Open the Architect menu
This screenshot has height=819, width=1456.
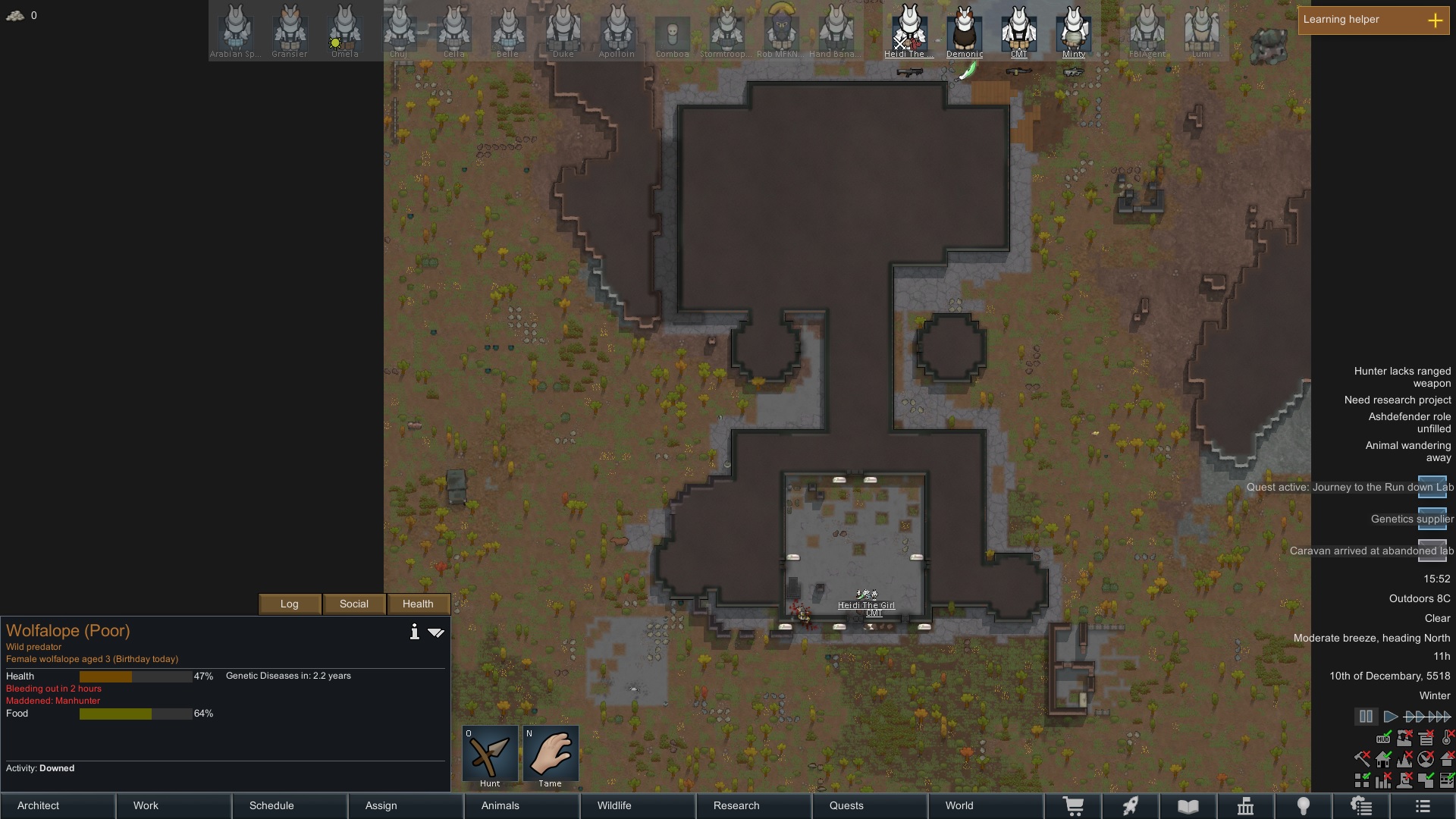pos(39,805)
